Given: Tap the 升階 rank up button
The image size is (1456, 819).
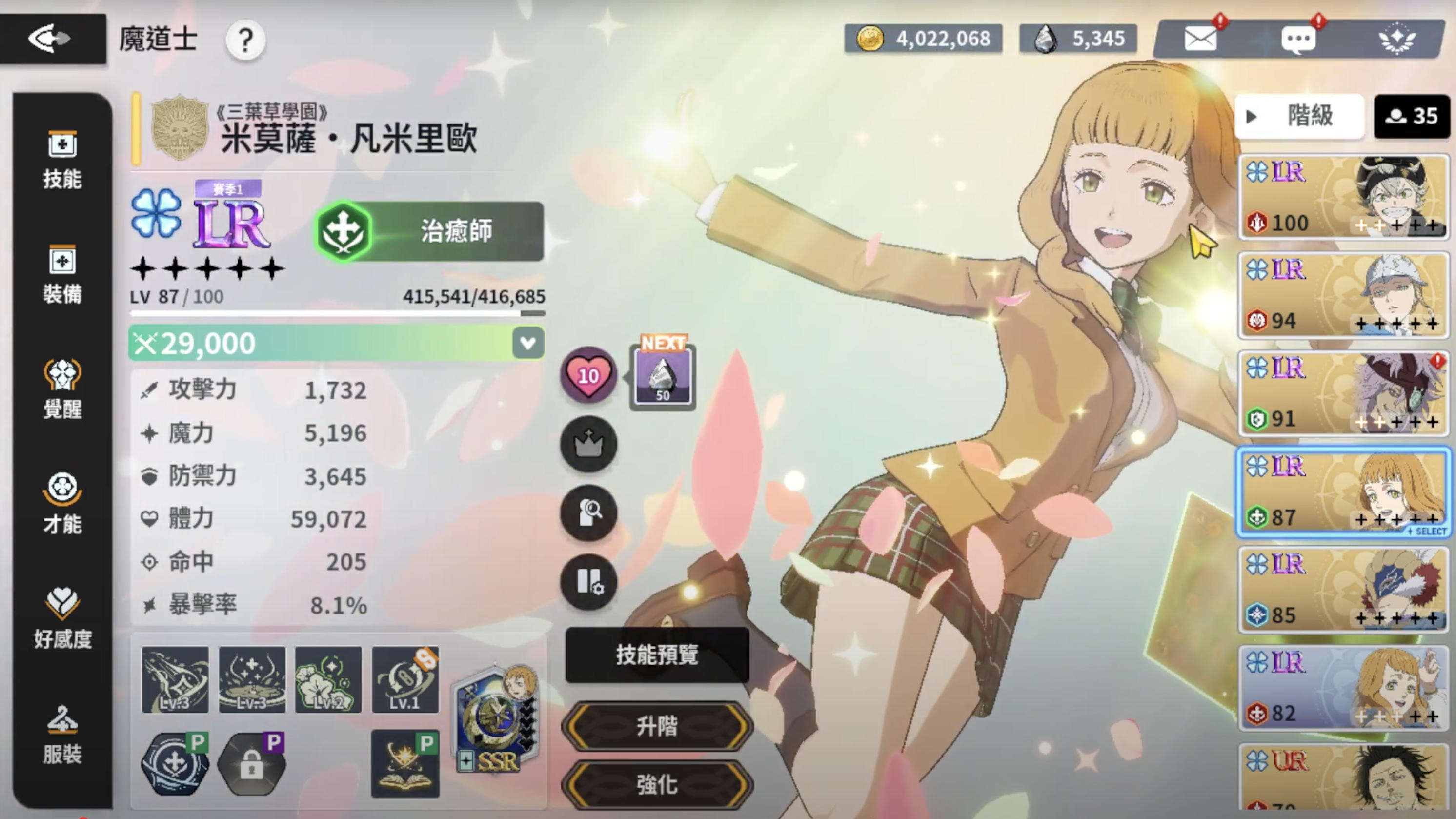Looking at the screenshot, I should pyautogui.click(x=657, y=726).
